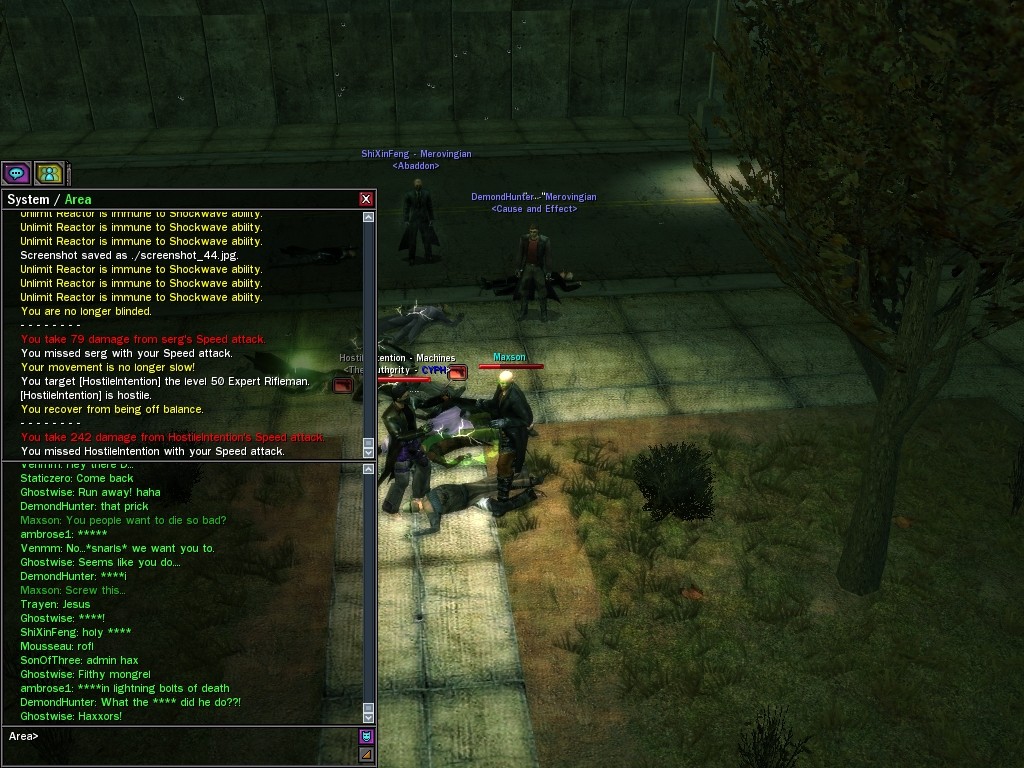Open the yellow two-person social icon
The width and height of the screenshot is (1024, 768).
[x=49, y=173]
